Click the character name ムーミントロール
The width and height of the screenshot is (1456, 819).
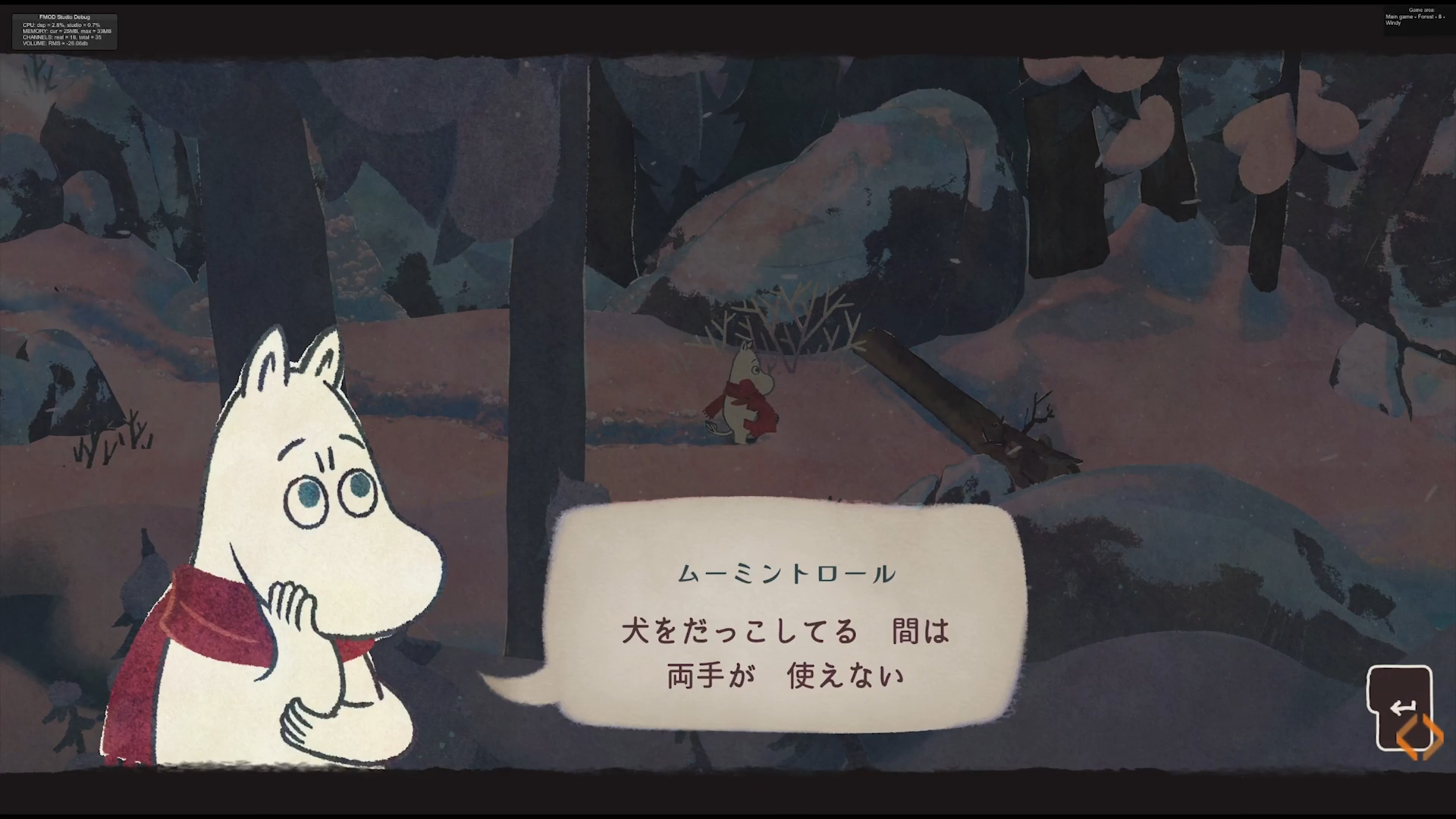point(787,574)
